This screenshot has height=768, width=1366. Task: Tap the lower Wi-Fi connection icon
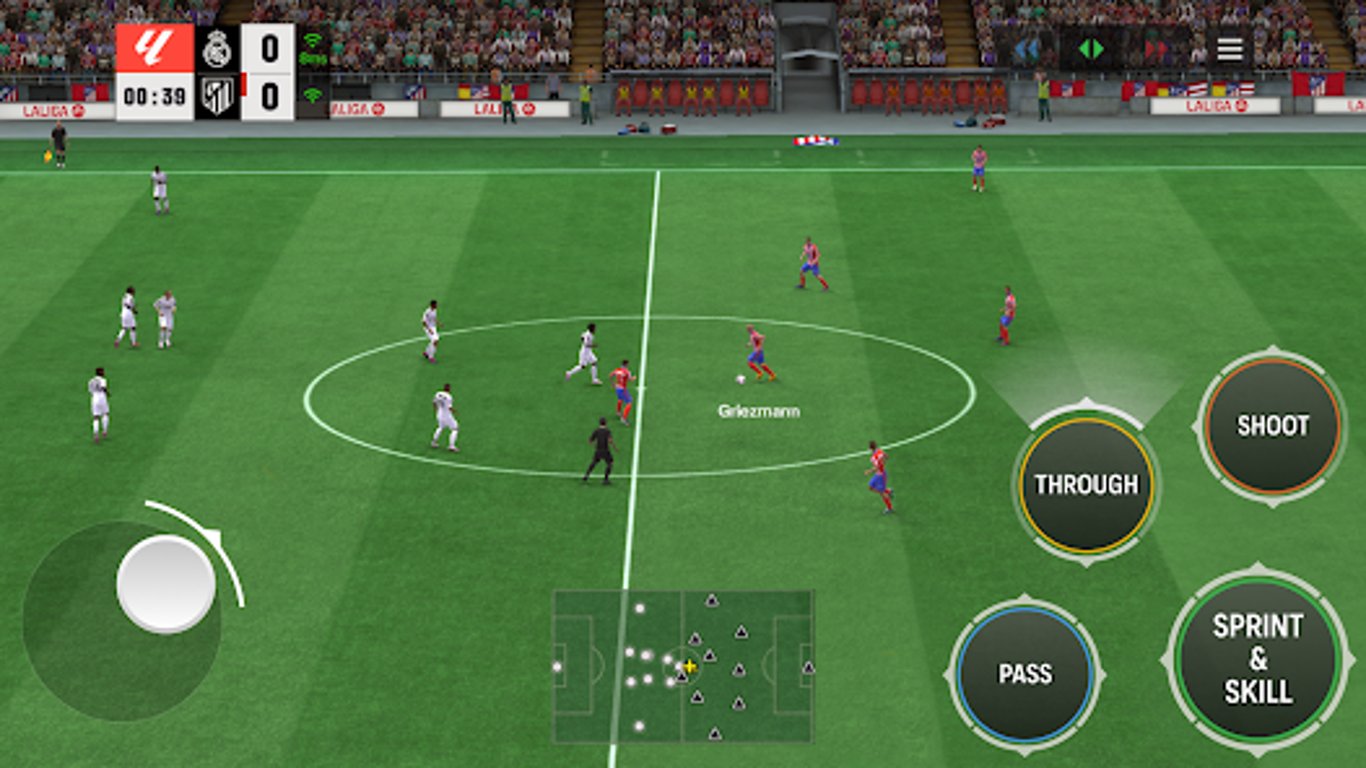[x=312, y=93]
